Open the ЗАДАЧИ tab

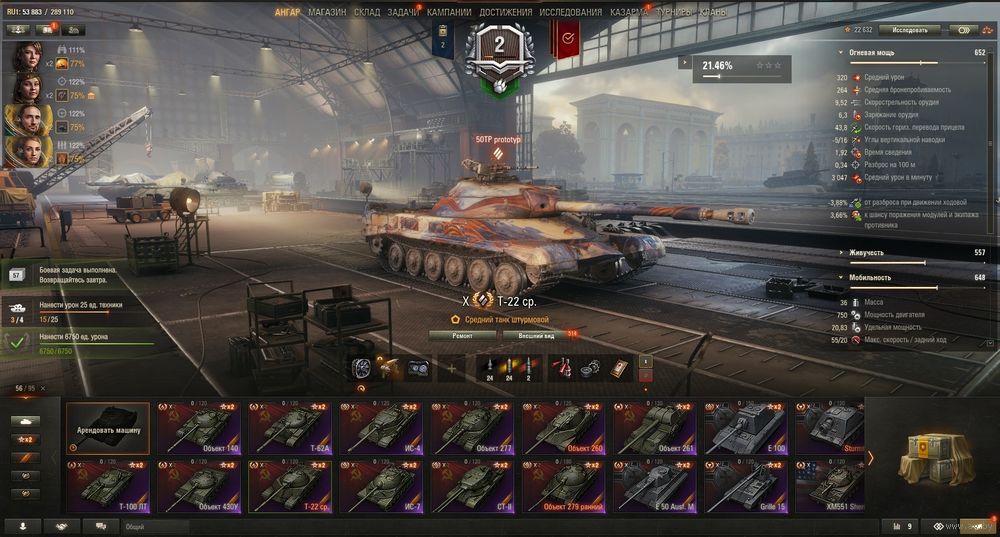click(x=403, y=12)
